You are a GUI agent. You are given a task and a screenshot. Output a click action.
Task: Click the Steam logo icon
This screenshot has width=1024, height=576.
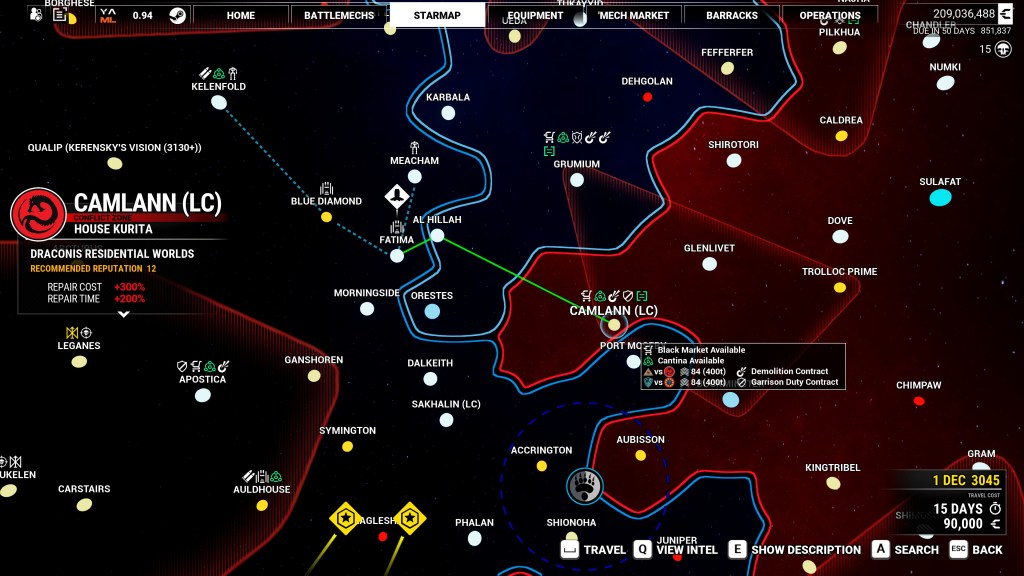177,15
